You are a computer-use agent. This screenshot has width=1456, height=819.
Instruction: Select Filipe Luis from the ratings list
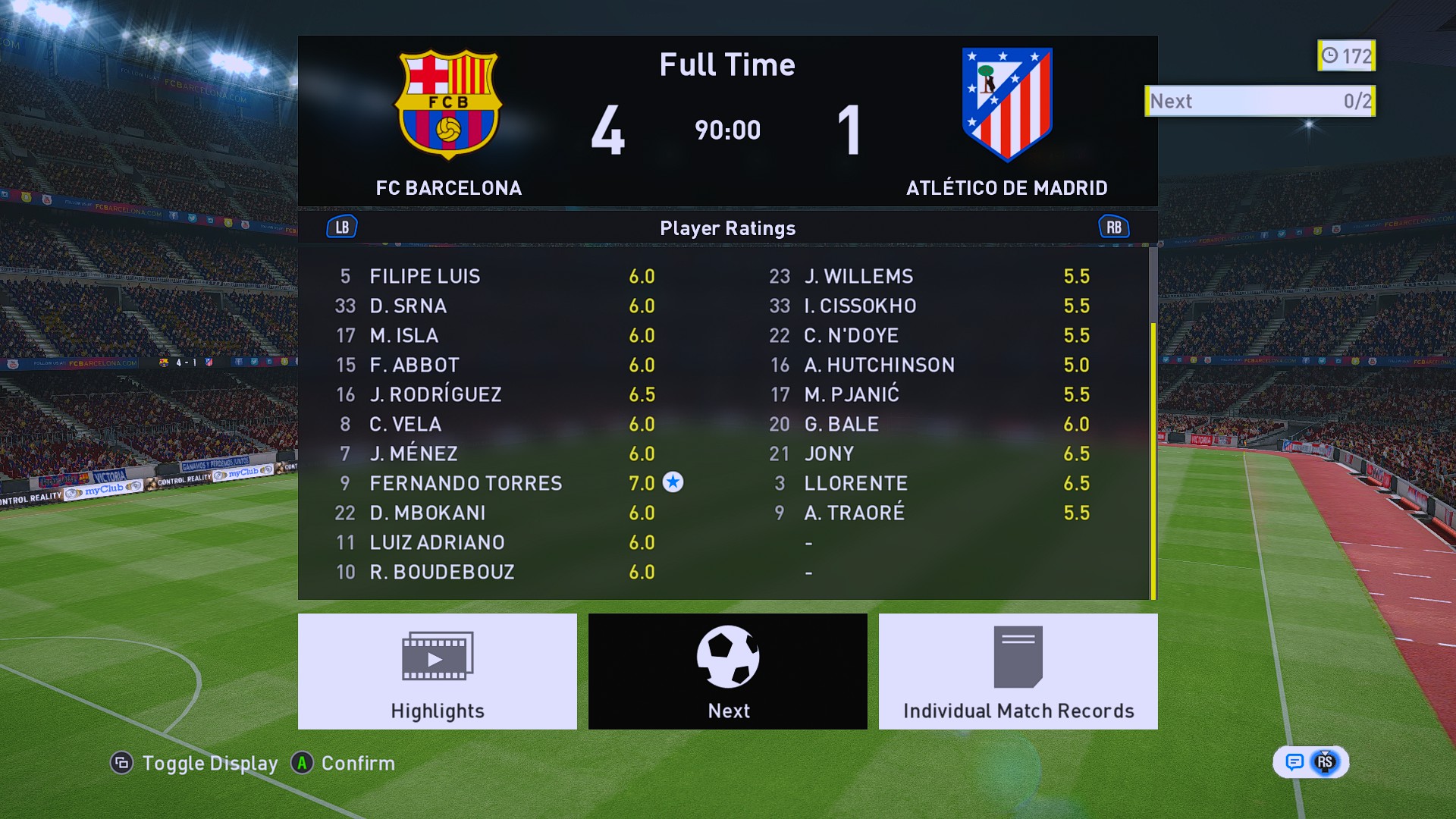[x=425, y=276]
